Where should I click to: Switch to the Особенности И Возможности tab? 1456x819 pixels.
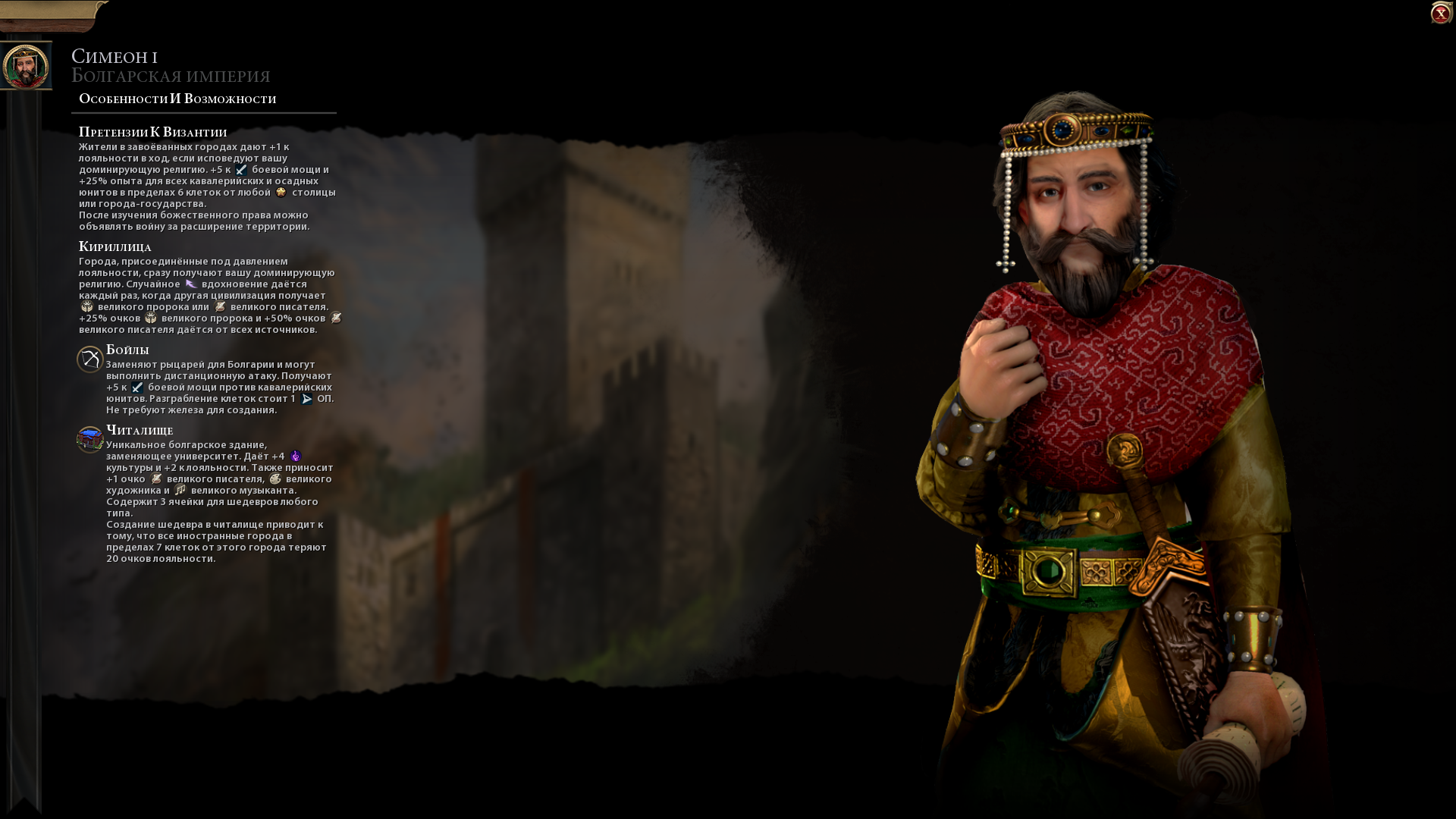point(176,98)
